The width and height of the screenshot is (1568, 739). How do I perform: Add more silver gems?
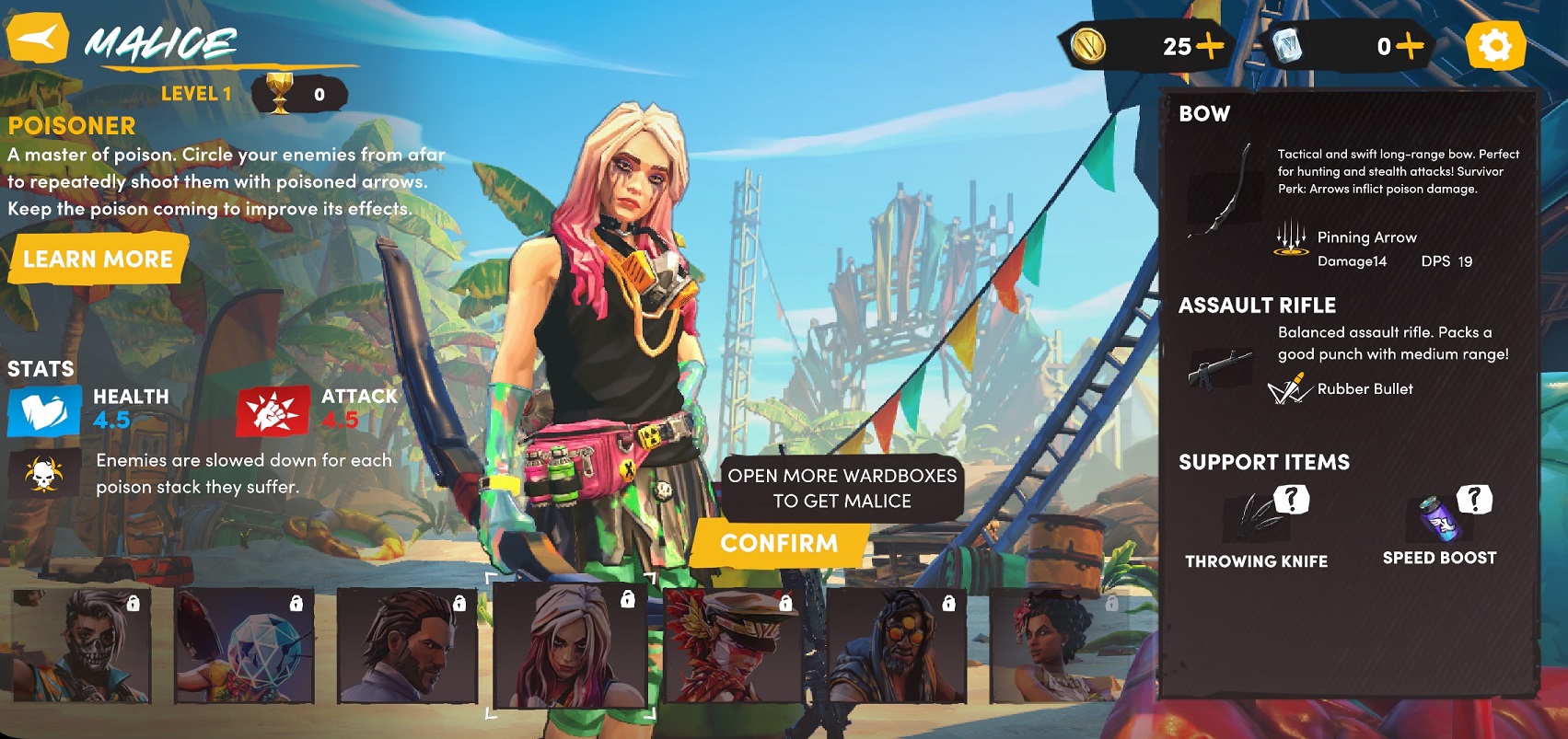(1409, 46)
